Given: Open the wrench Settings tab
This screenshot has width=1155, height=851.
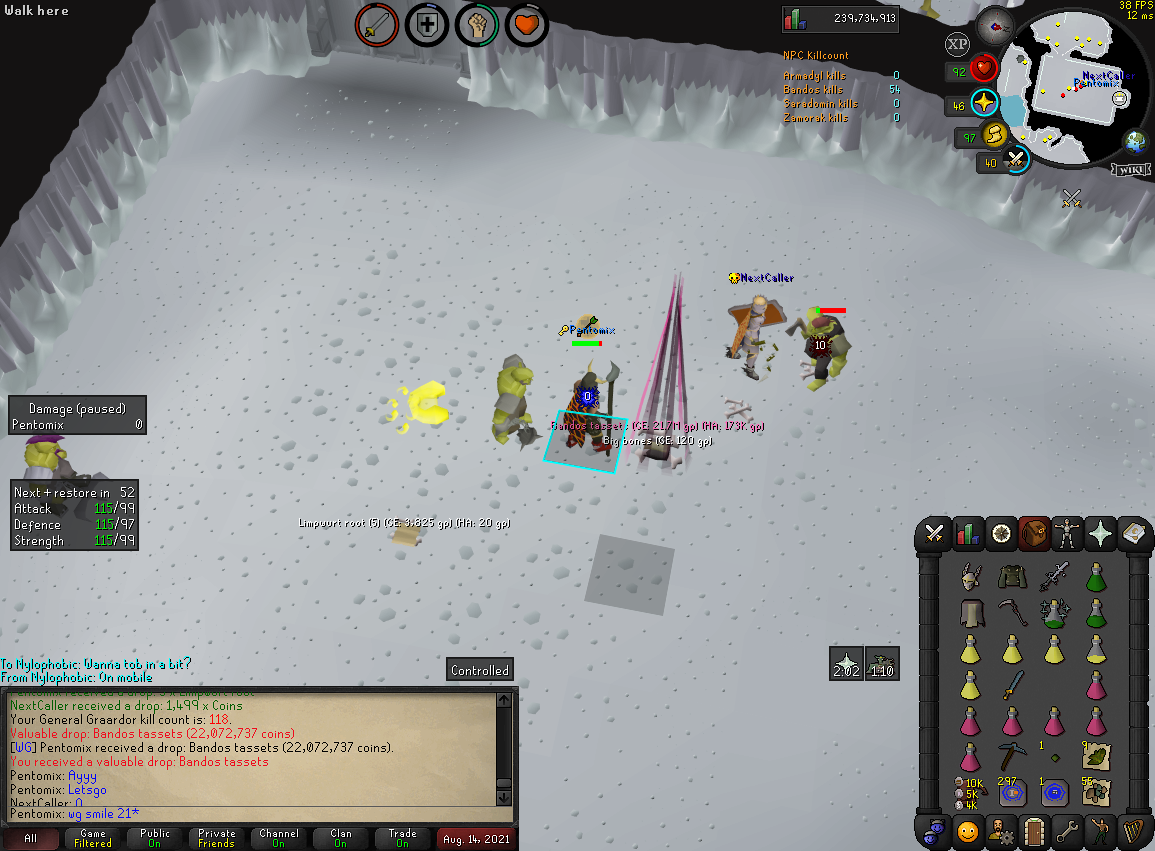Looking at the screenshot, I should 1067,831.
